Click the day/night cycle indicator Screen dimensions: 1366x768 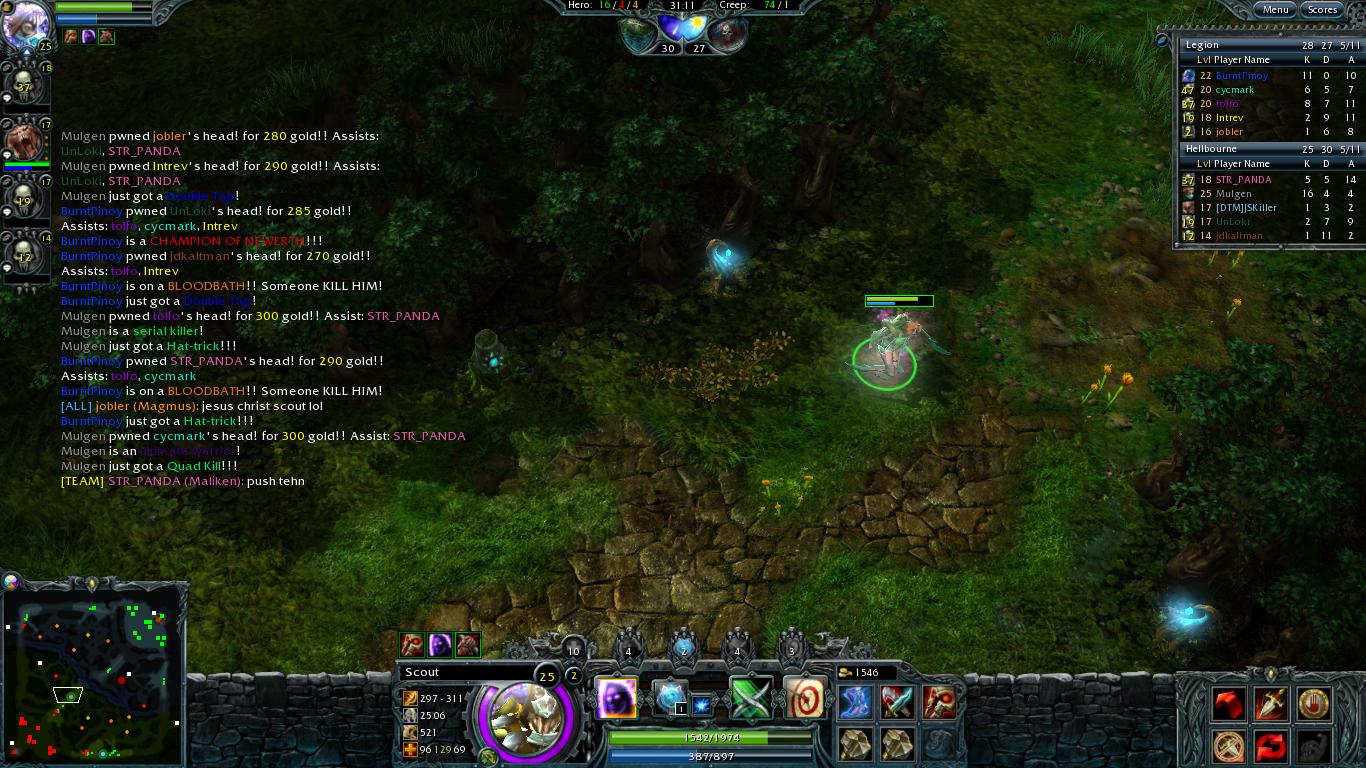(x=683, y=28)
